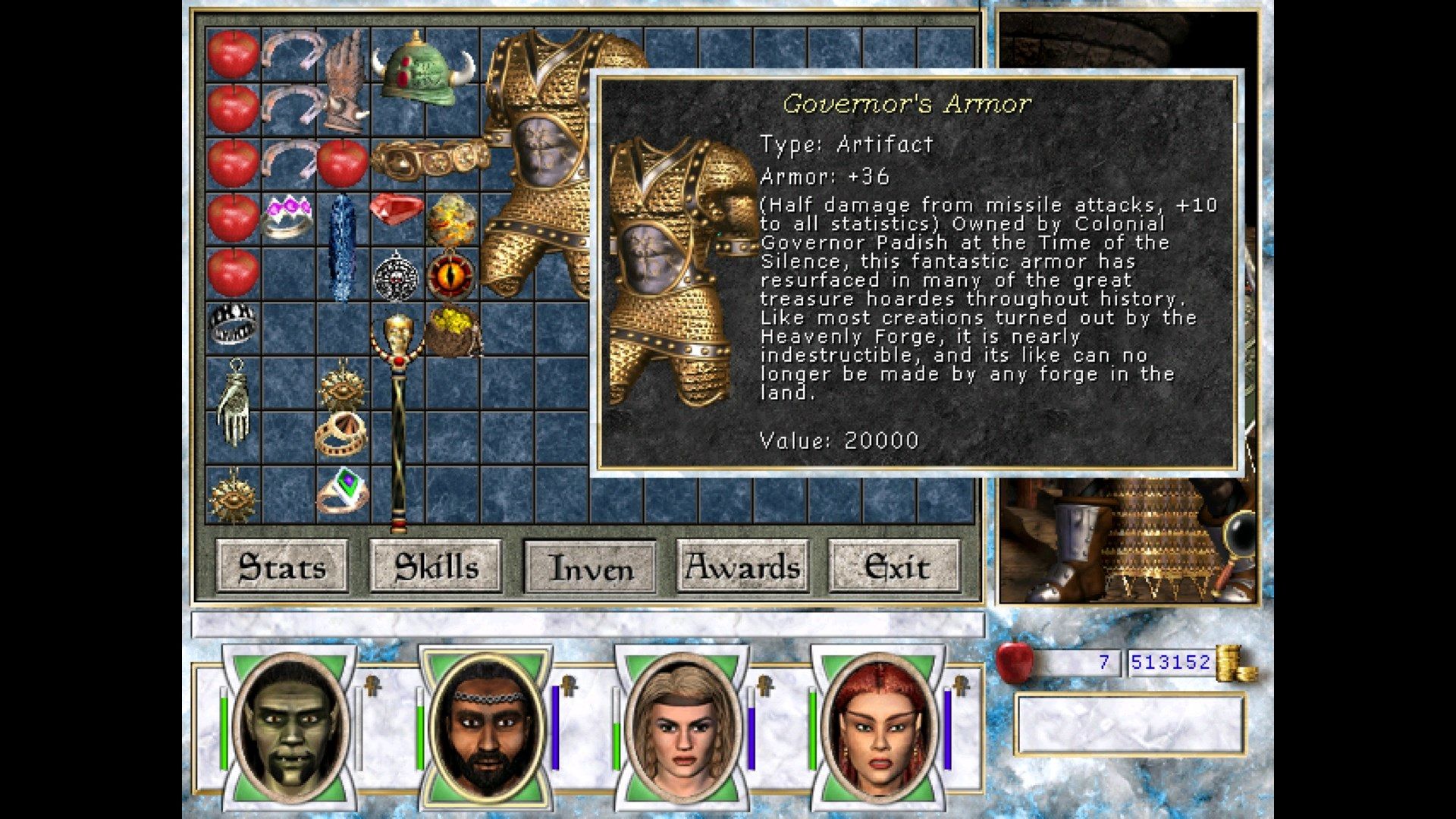The image size is (1456, 819).
Task: Pick up the ornate golden belt
Action: [x=428, y=158]
